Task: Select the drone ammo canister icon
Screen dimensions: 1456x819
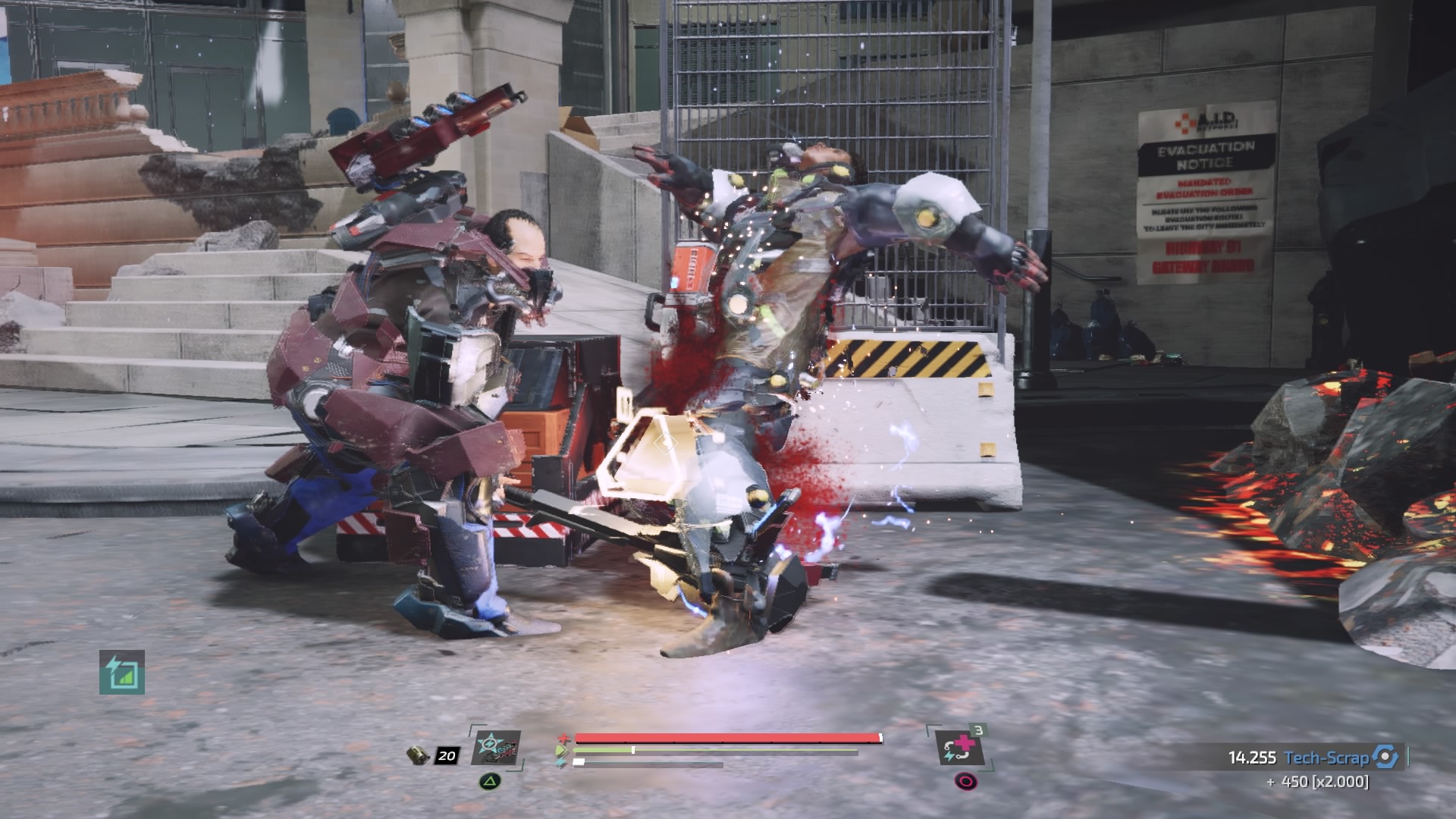Action: [419, 755]
